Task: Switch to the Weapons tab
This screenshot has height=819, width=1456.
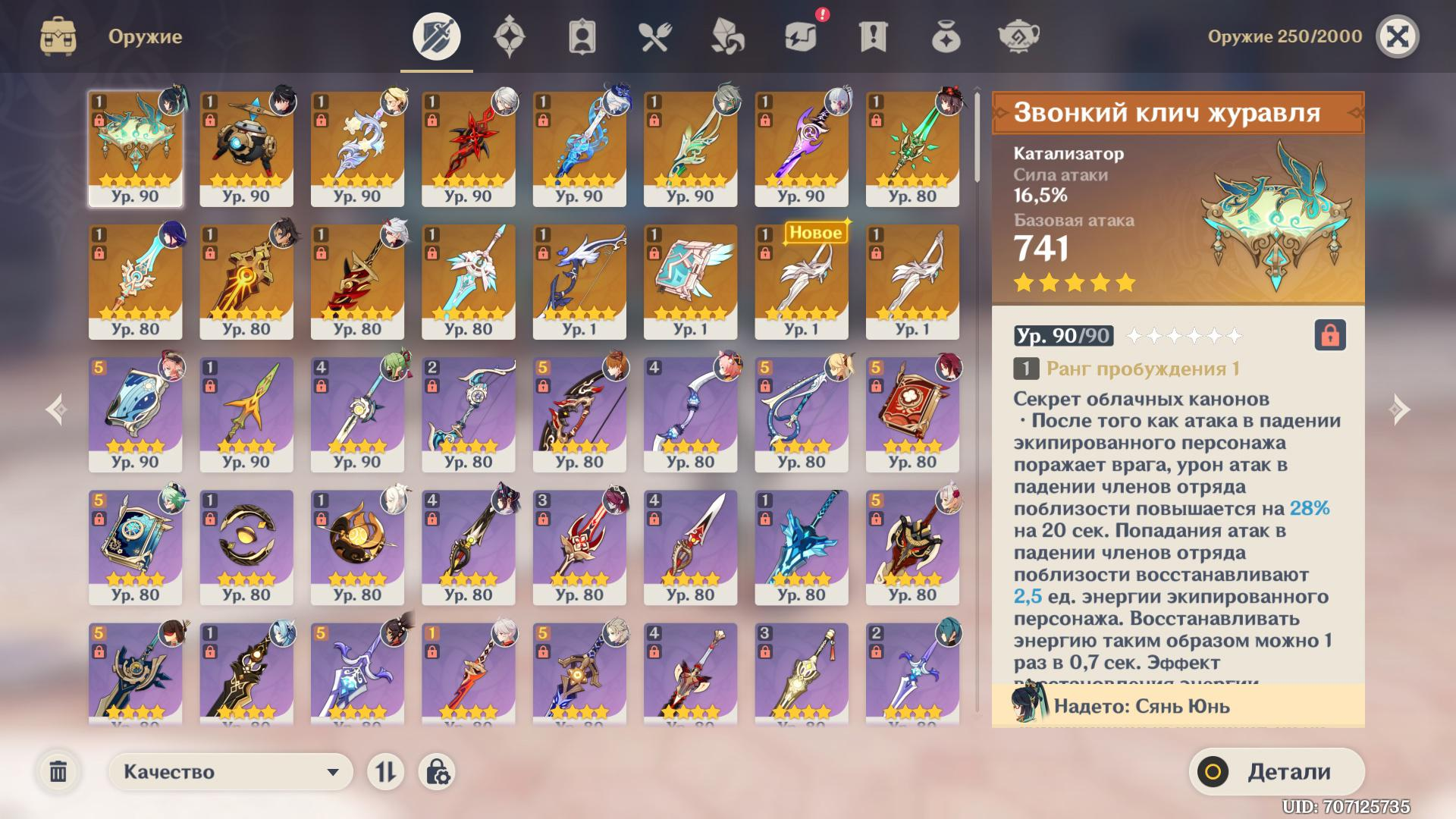Action: pyautogui.click(x=436, y=36)
